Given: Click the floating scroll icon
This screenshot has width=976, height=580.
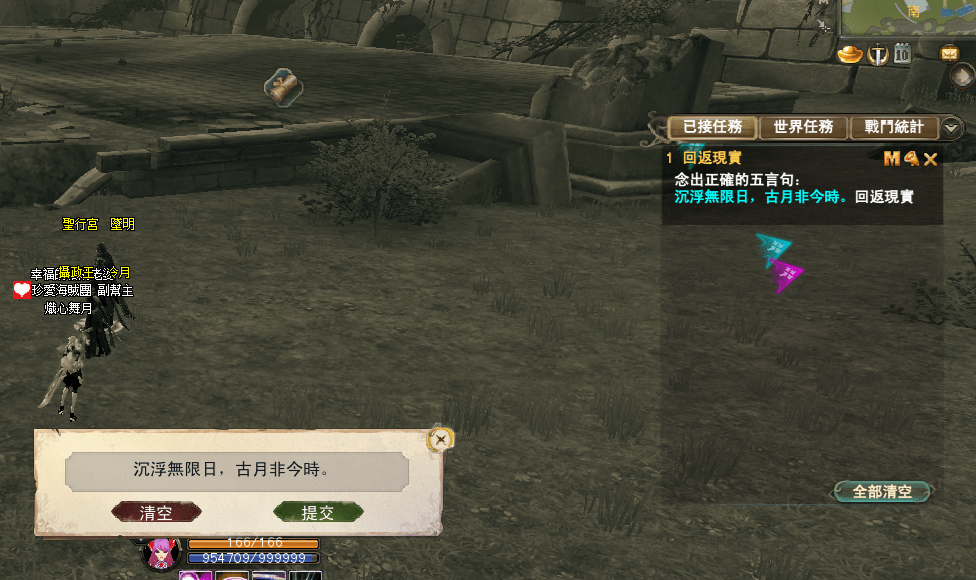Looking at the screenshot, I should click(283, 87).
